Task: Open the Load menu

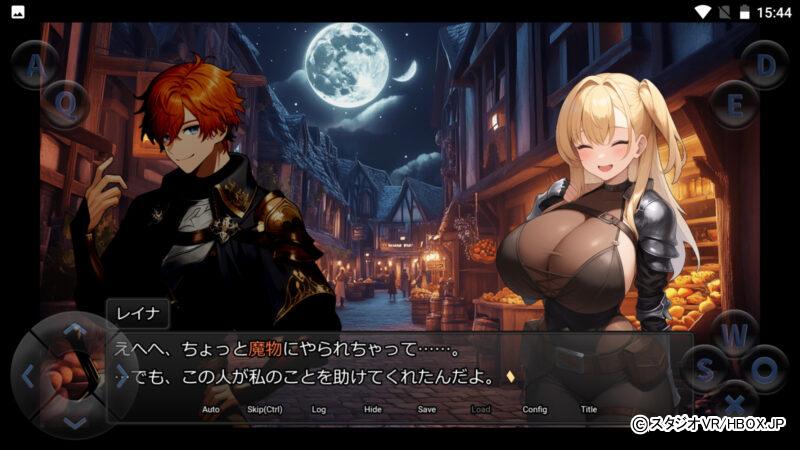Action: point(481,409)
